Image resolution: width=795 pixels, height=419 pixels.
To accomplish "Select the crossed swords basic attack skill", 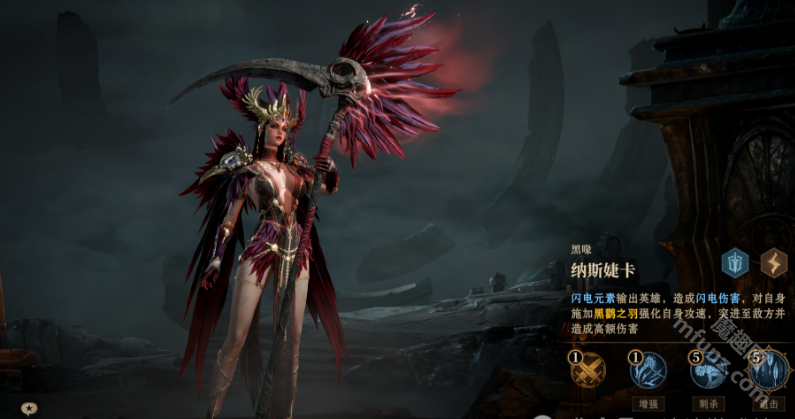I will coord(588,371).
